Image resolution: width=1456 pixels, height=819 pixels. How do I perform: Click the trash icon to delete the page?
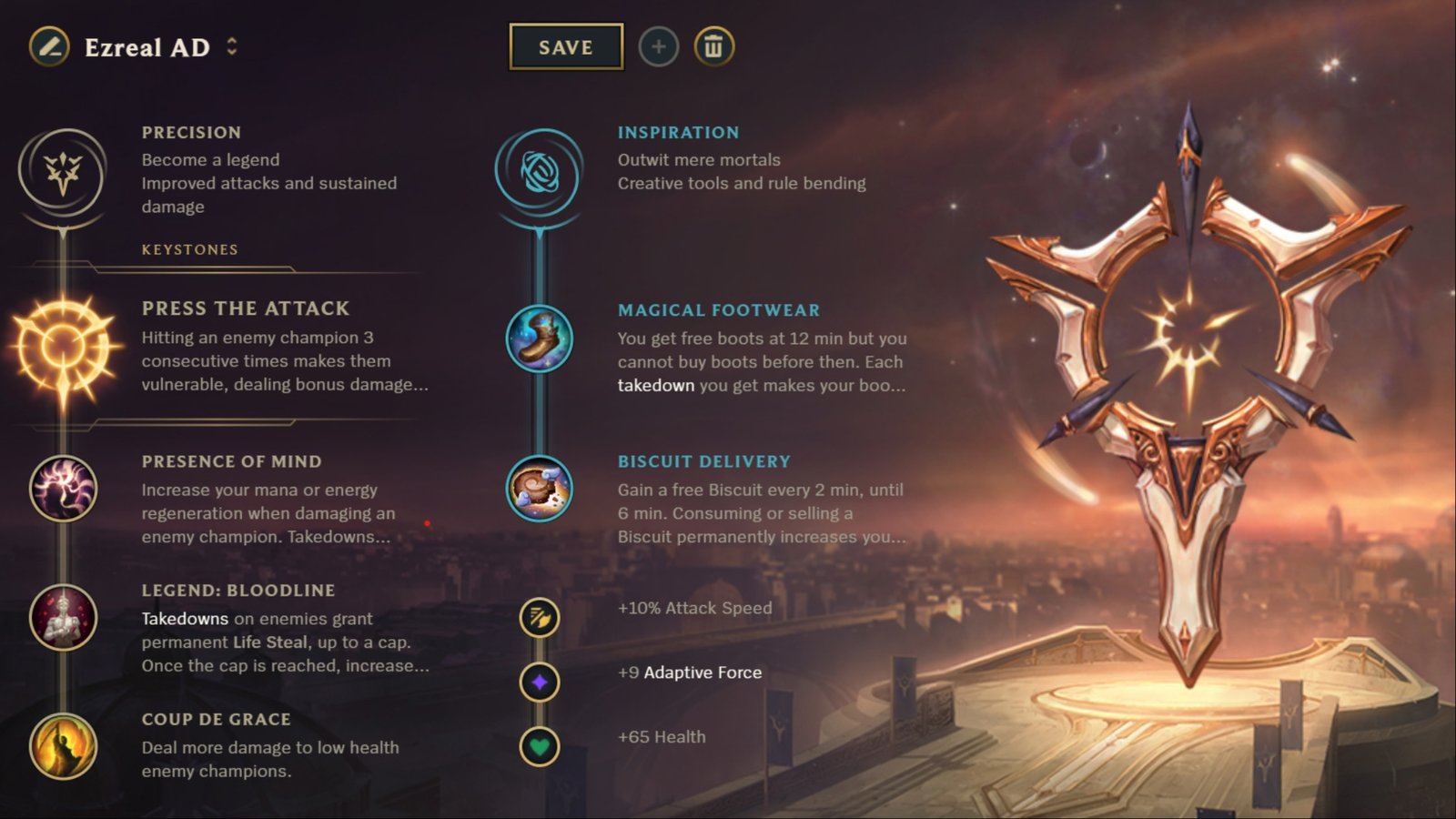click(x=714, y=46)
